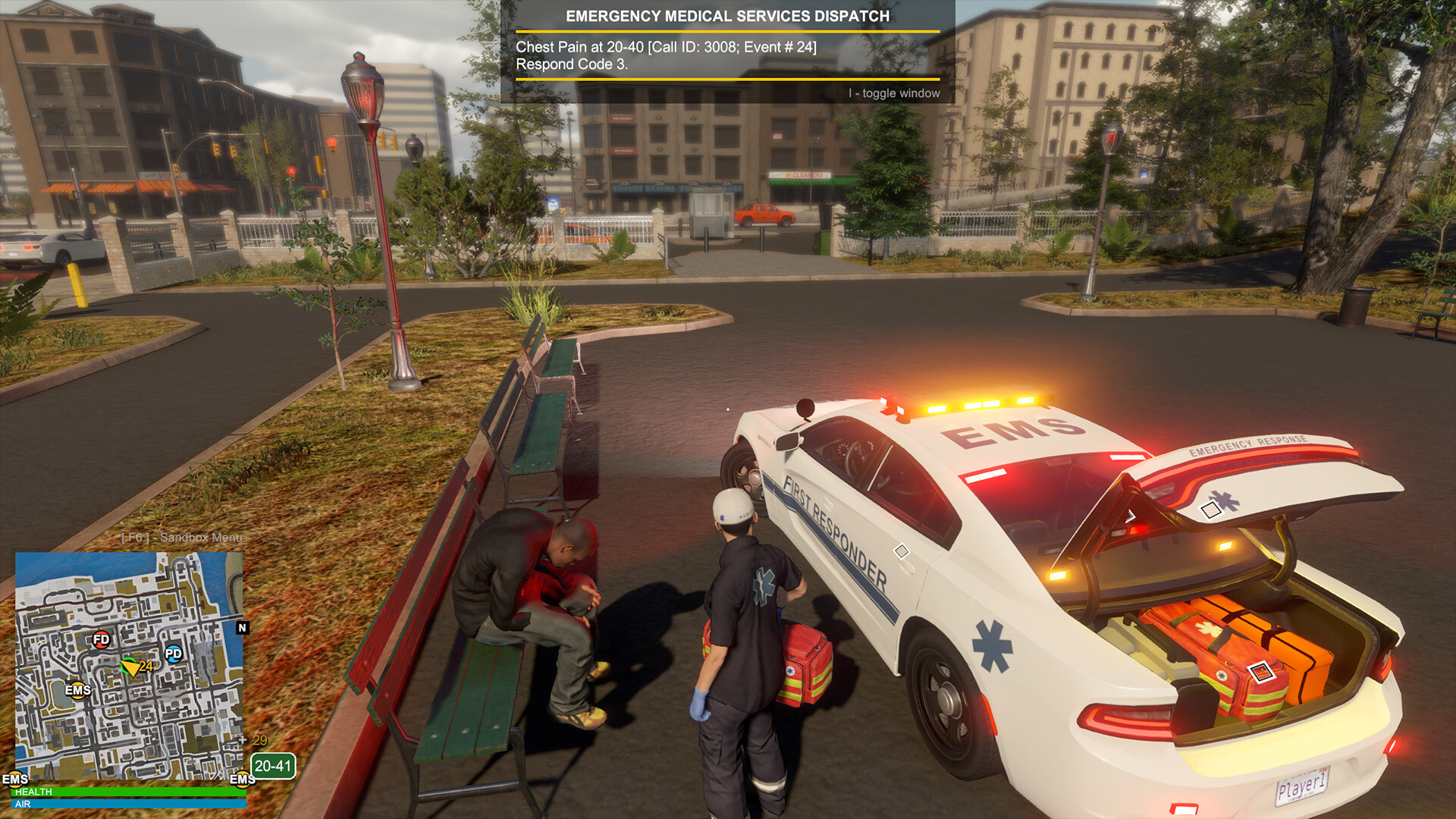Select the FD station icon on the minimap
1456x819 pixels.
tap(100, 640)
